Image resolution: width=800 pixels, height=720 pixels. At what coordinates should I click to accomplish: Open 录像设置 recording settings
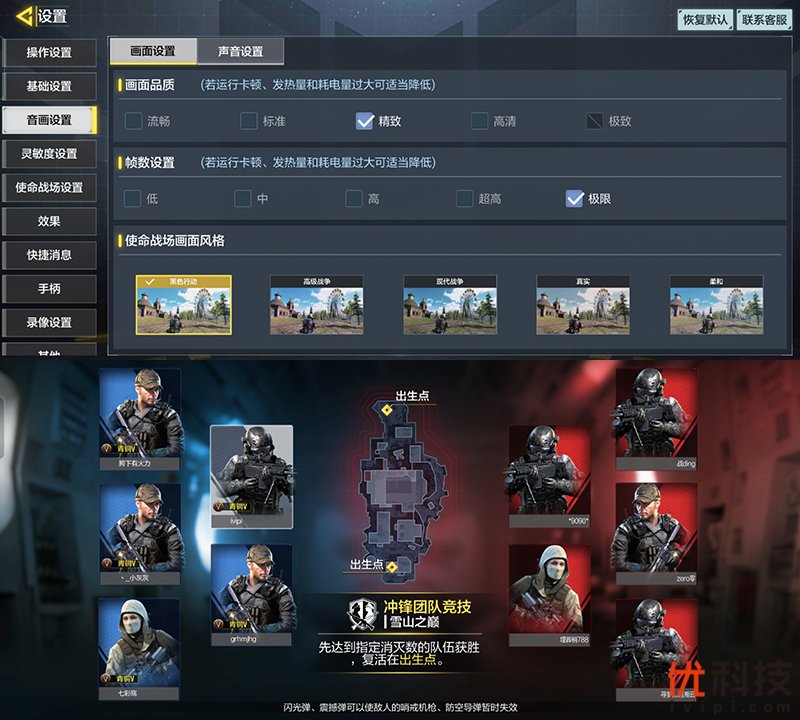[x=49, y=323]
